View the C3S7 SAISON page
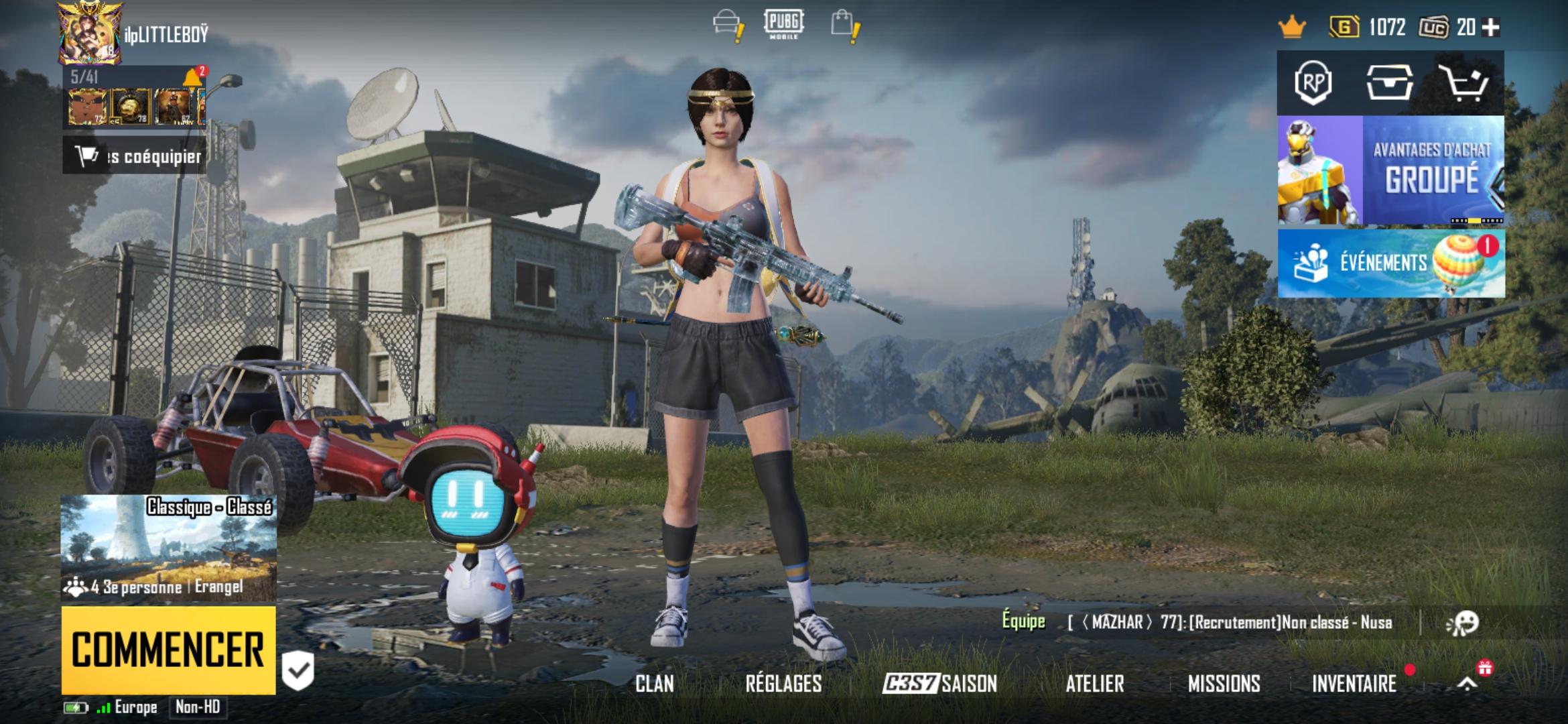Image resolution: width=1568 pixels, height=724 pixels. [939, 684]
